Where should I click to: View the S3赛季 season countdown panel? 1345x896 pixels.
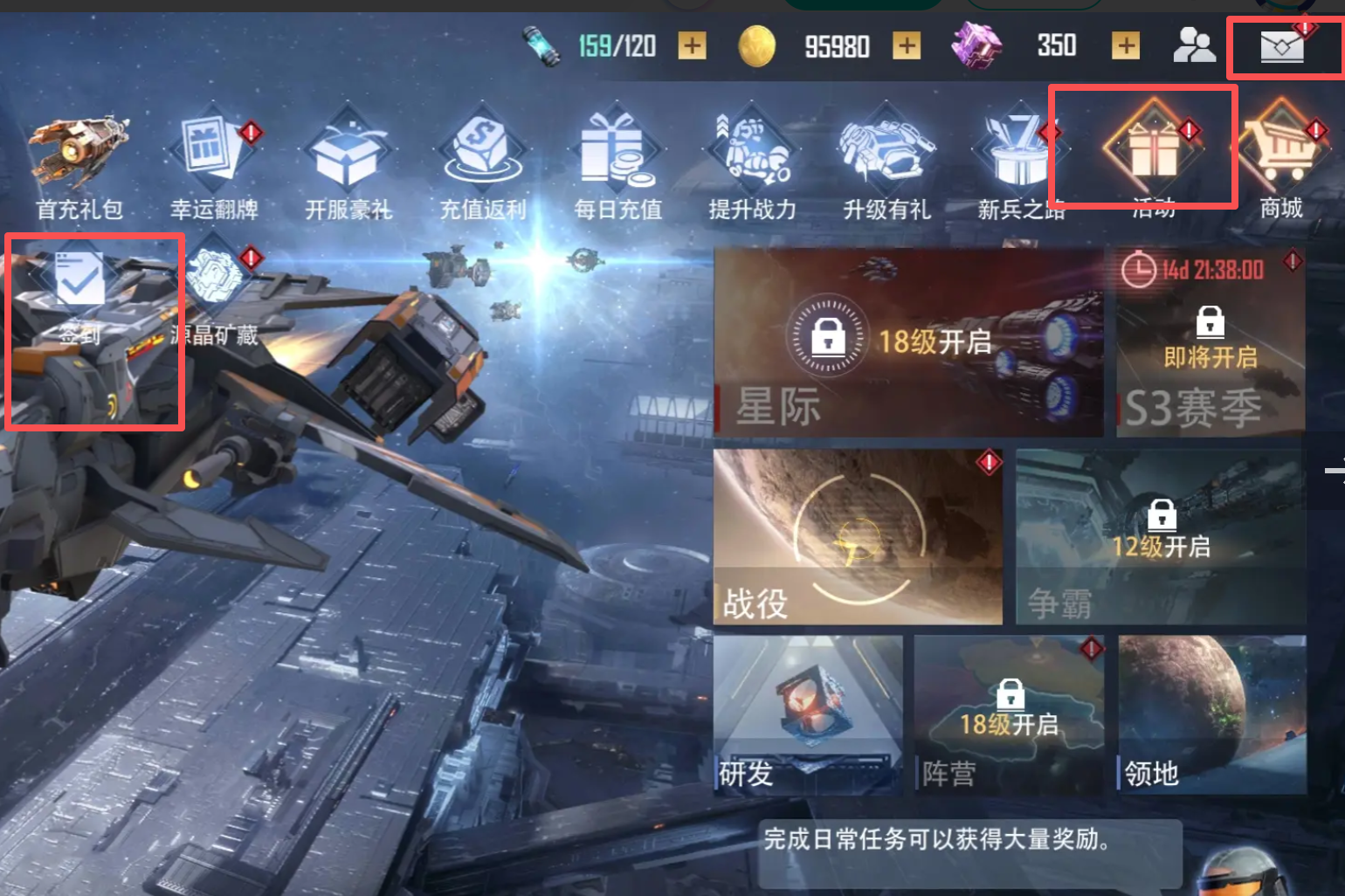click(x=1210, y=341)
